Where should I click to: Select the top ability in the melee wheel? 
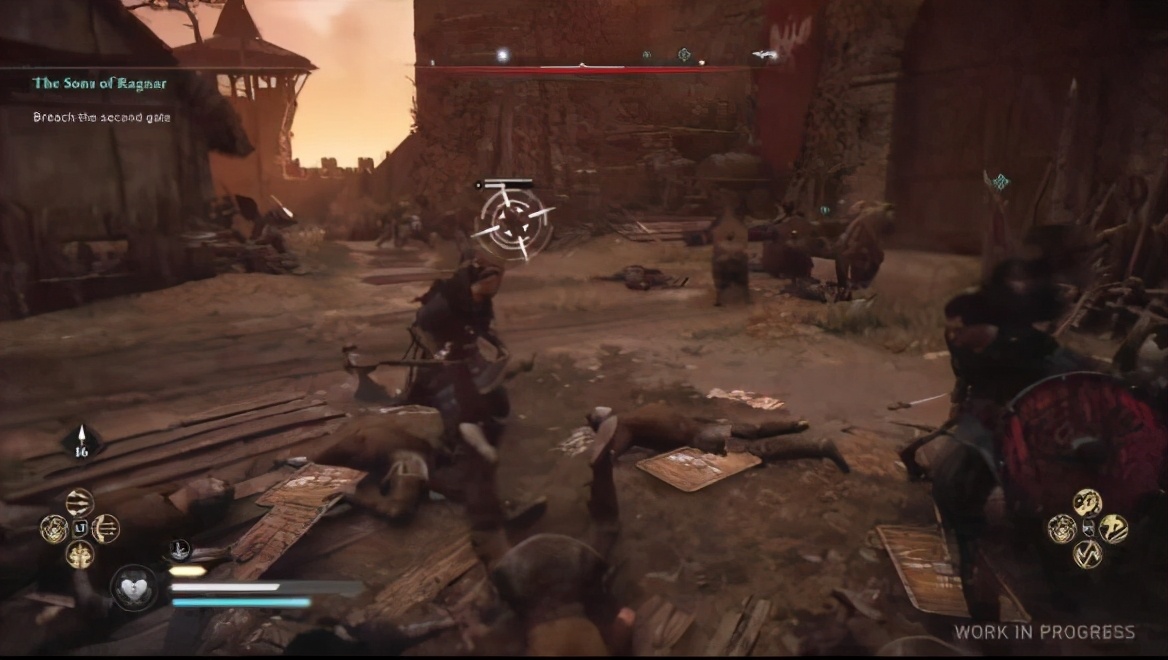tap(1087, 502)
